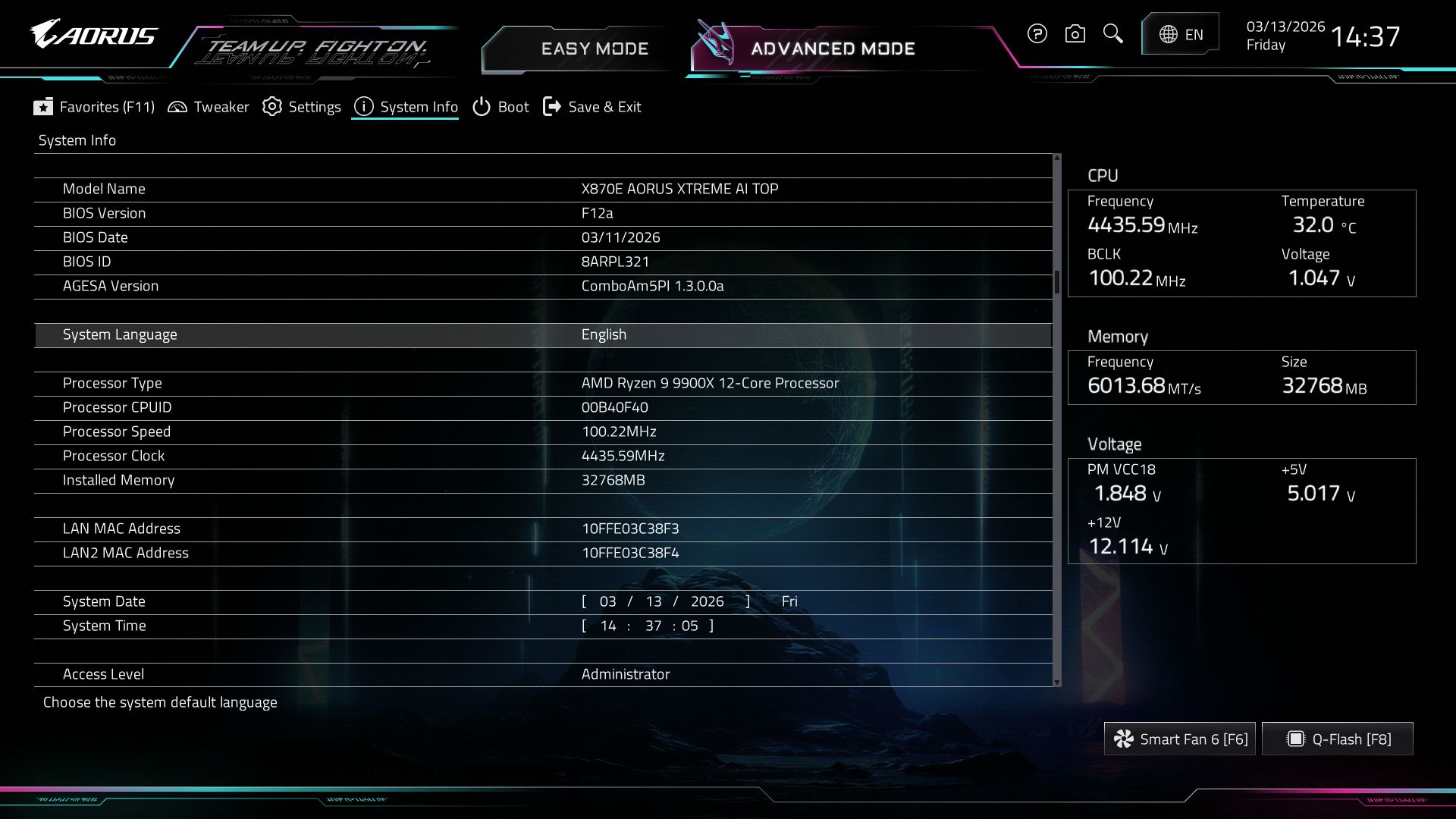Open the Save & Exit tab

click(592, 107)
